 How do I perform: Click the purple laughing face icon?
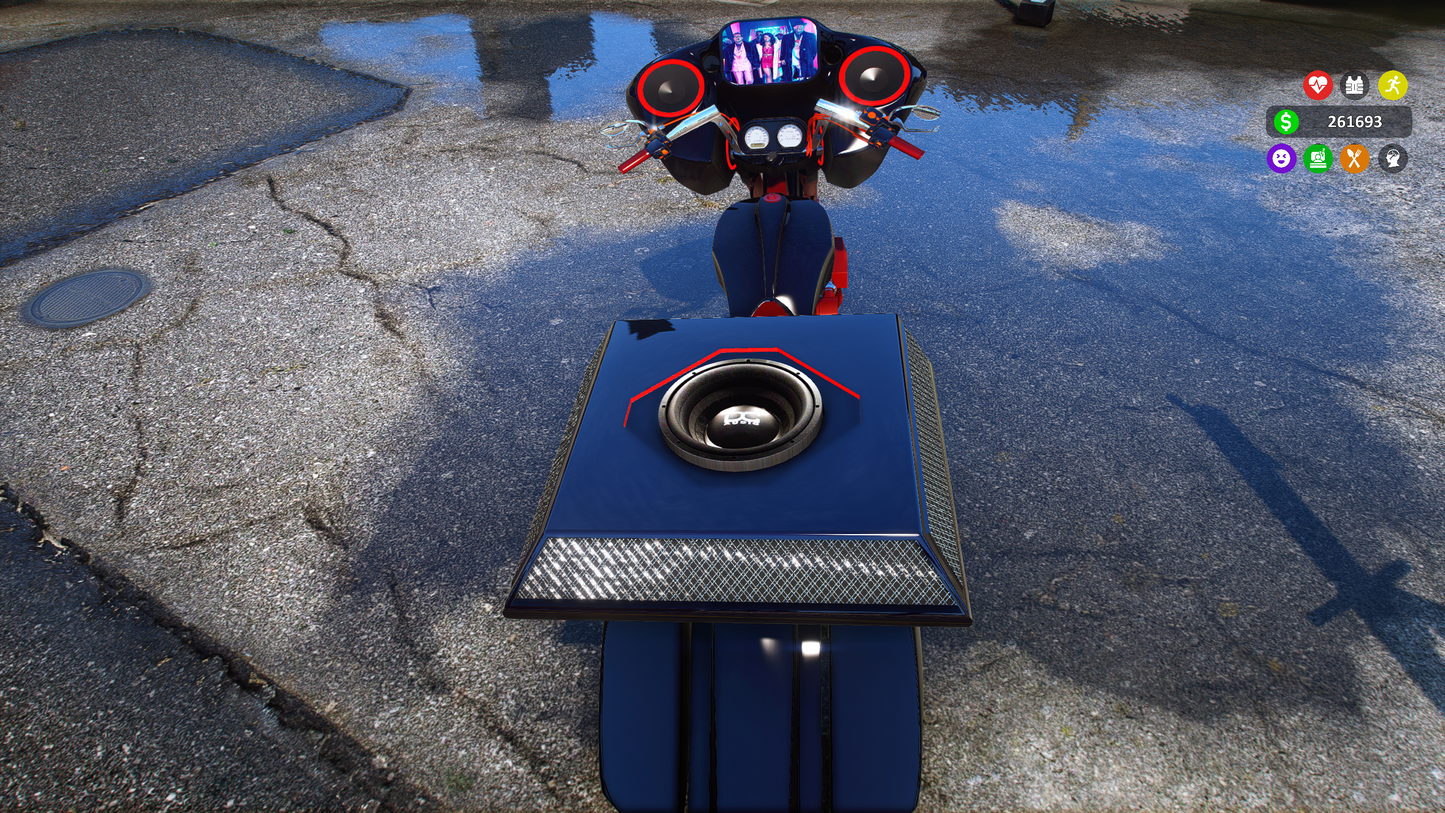point(1281,158)
